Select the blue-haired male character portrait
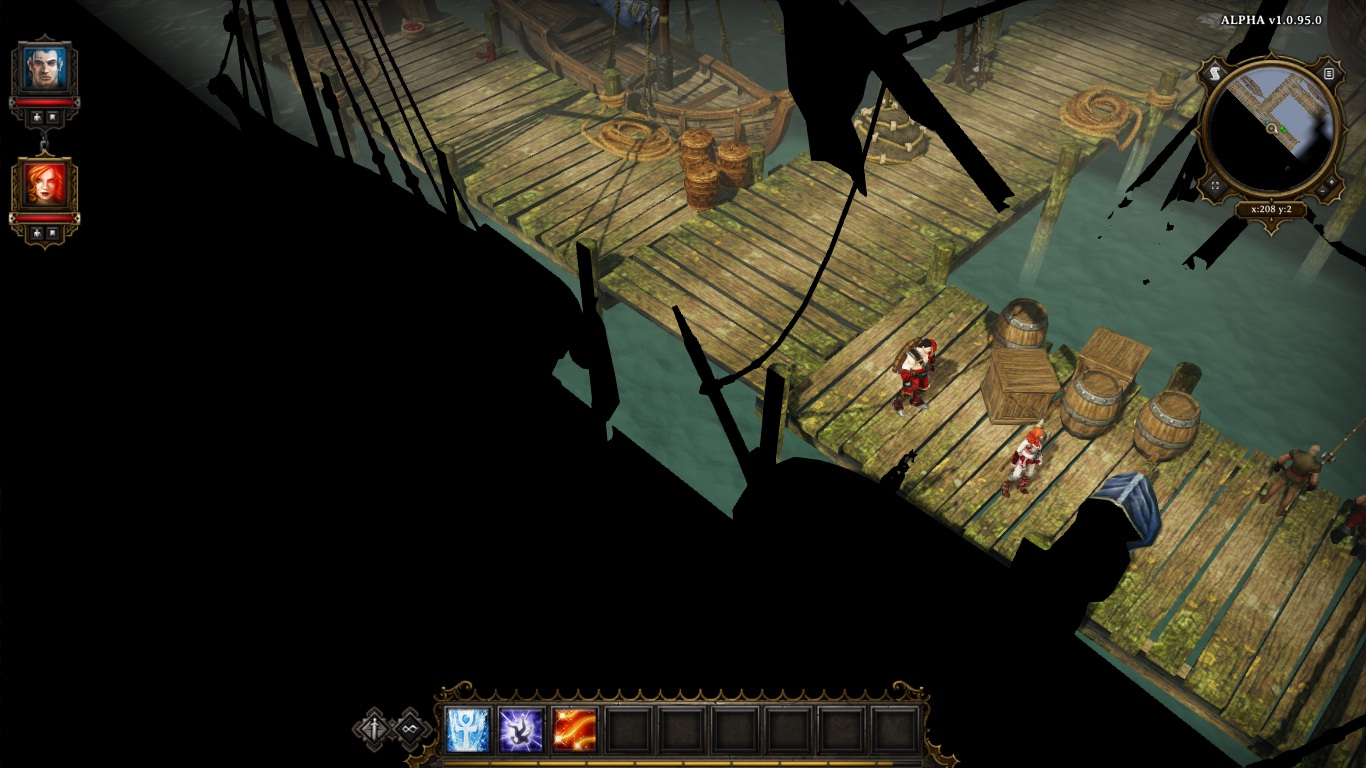The width and height of the screenshot is (1366, 768). pos(45,68)
